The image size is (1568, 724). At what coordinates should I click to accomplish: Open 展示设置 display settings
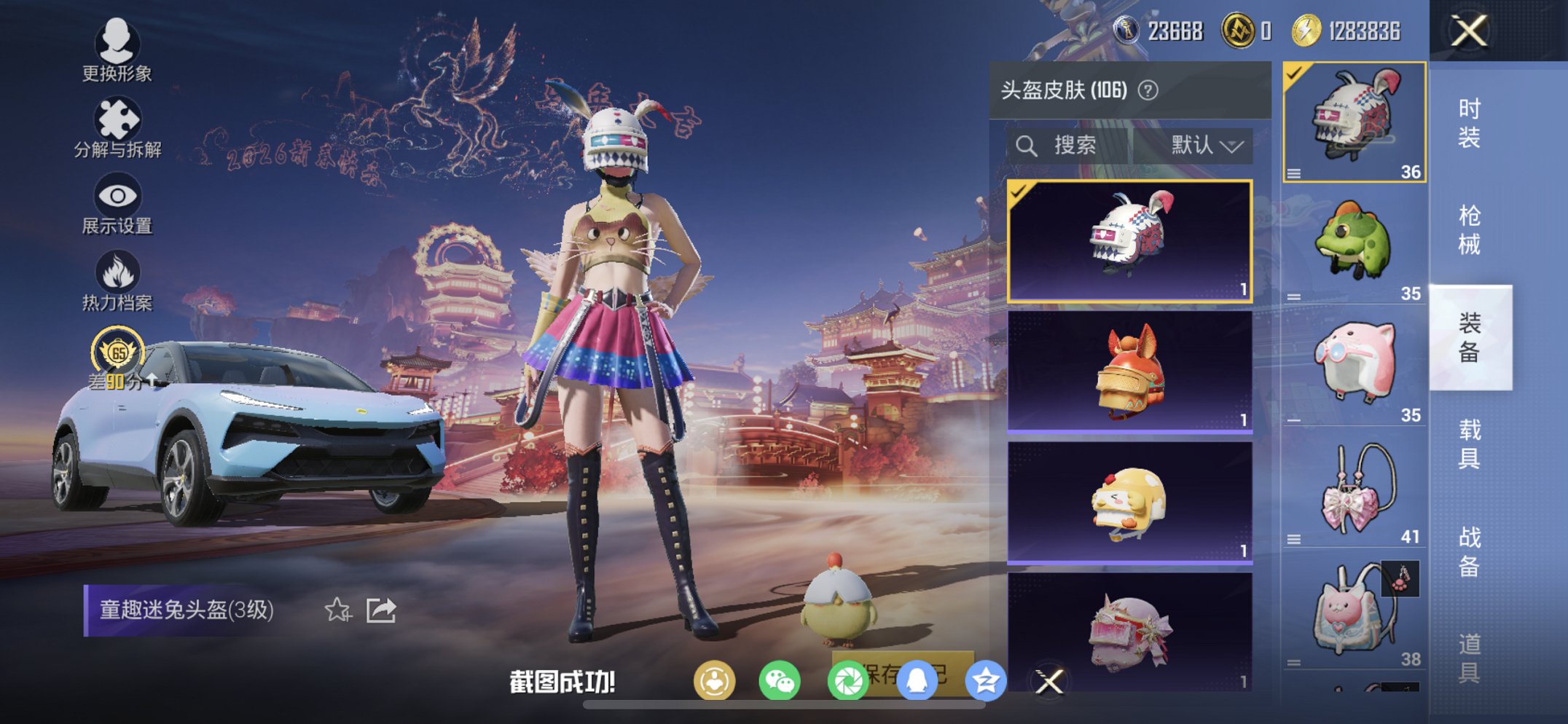tap(117, 195)
